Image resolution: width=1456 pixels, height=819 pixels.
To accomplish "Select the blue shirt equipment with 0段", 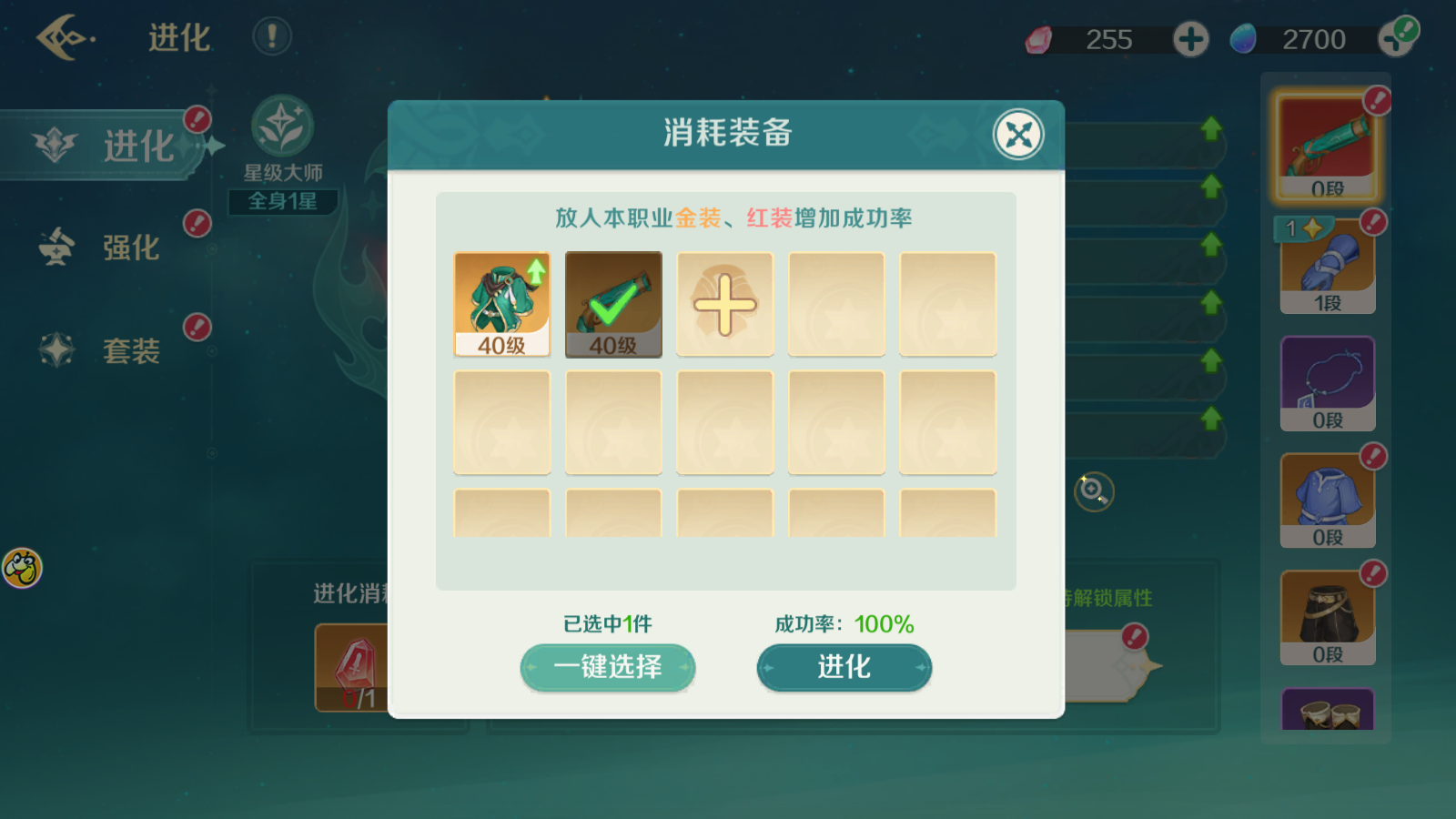I will coord(1326,496).
